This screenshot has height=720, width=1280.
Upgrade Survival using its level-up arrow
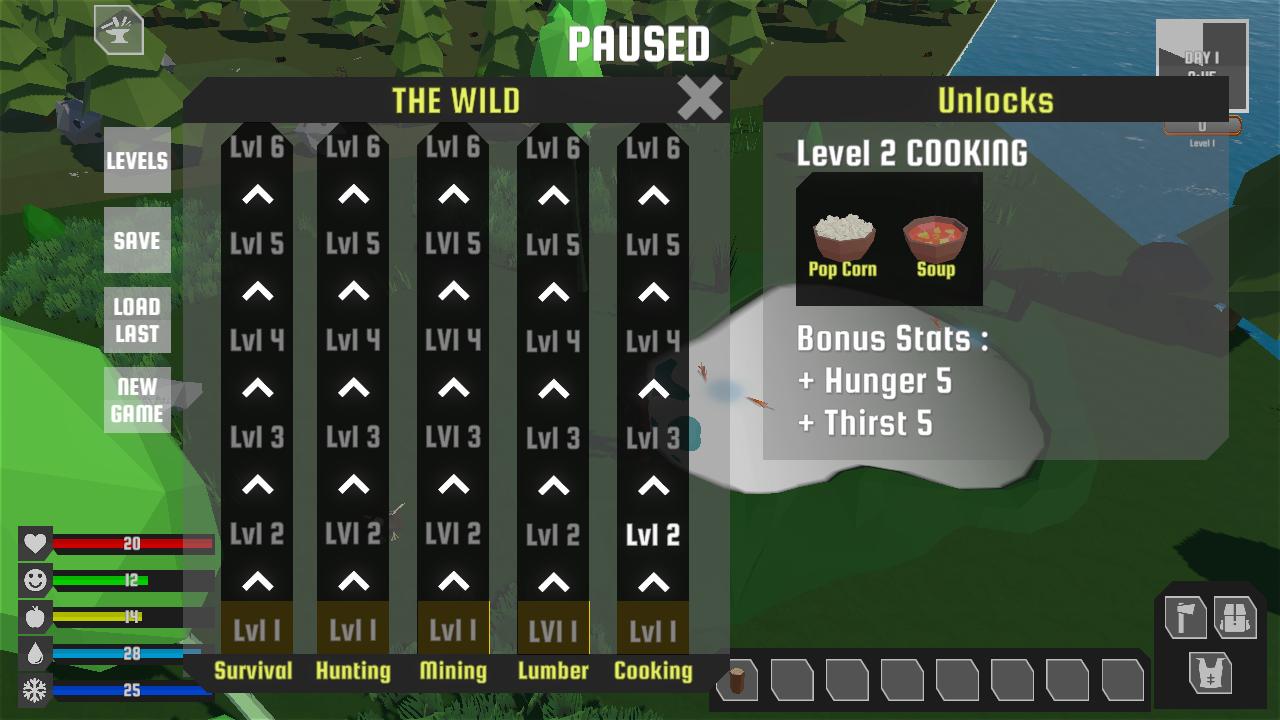pyautogui.click(x=256, y=582)
